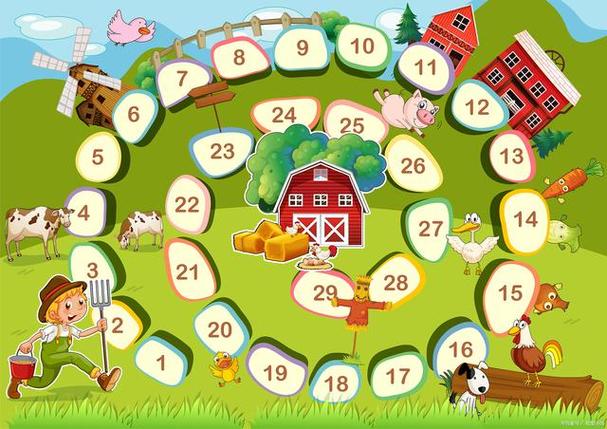Choose the tile numbered 5
The image size is (607, 429).
[x=98, y=157]
